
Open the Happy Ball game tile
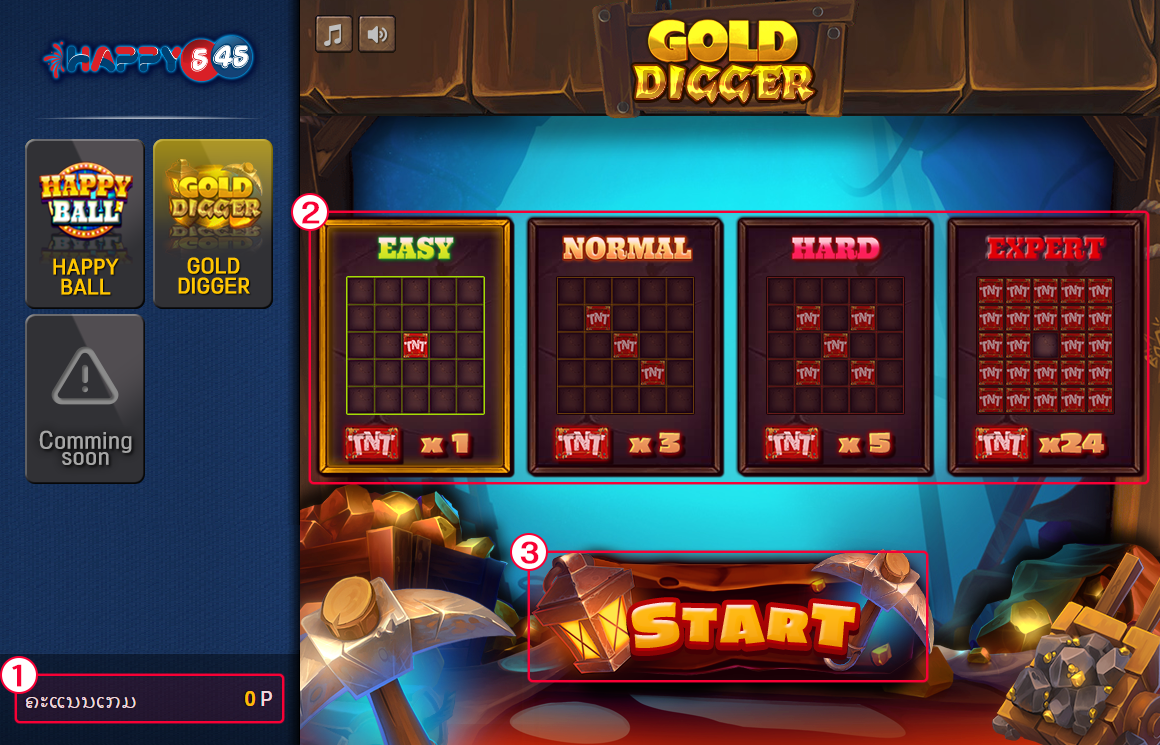tap(85, 223)
